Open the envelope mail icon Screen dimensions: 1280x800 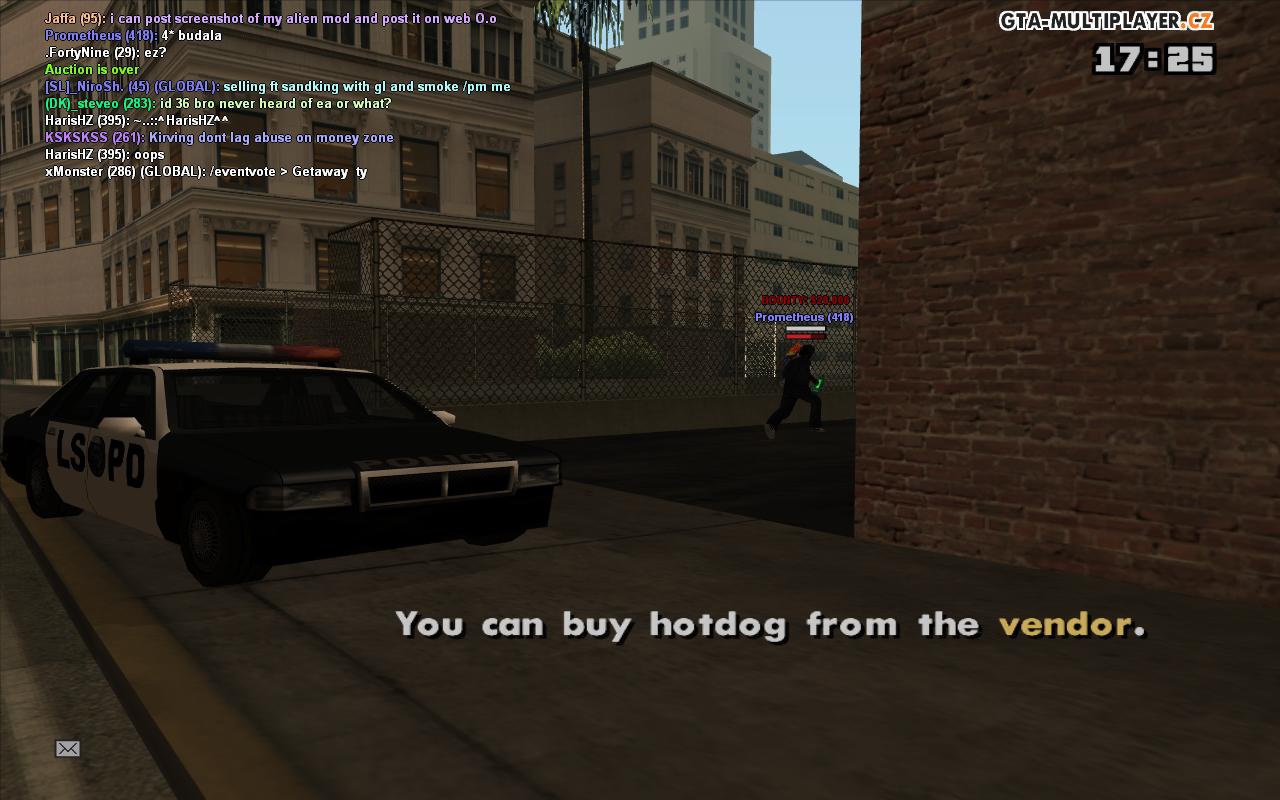pos(67,748)
